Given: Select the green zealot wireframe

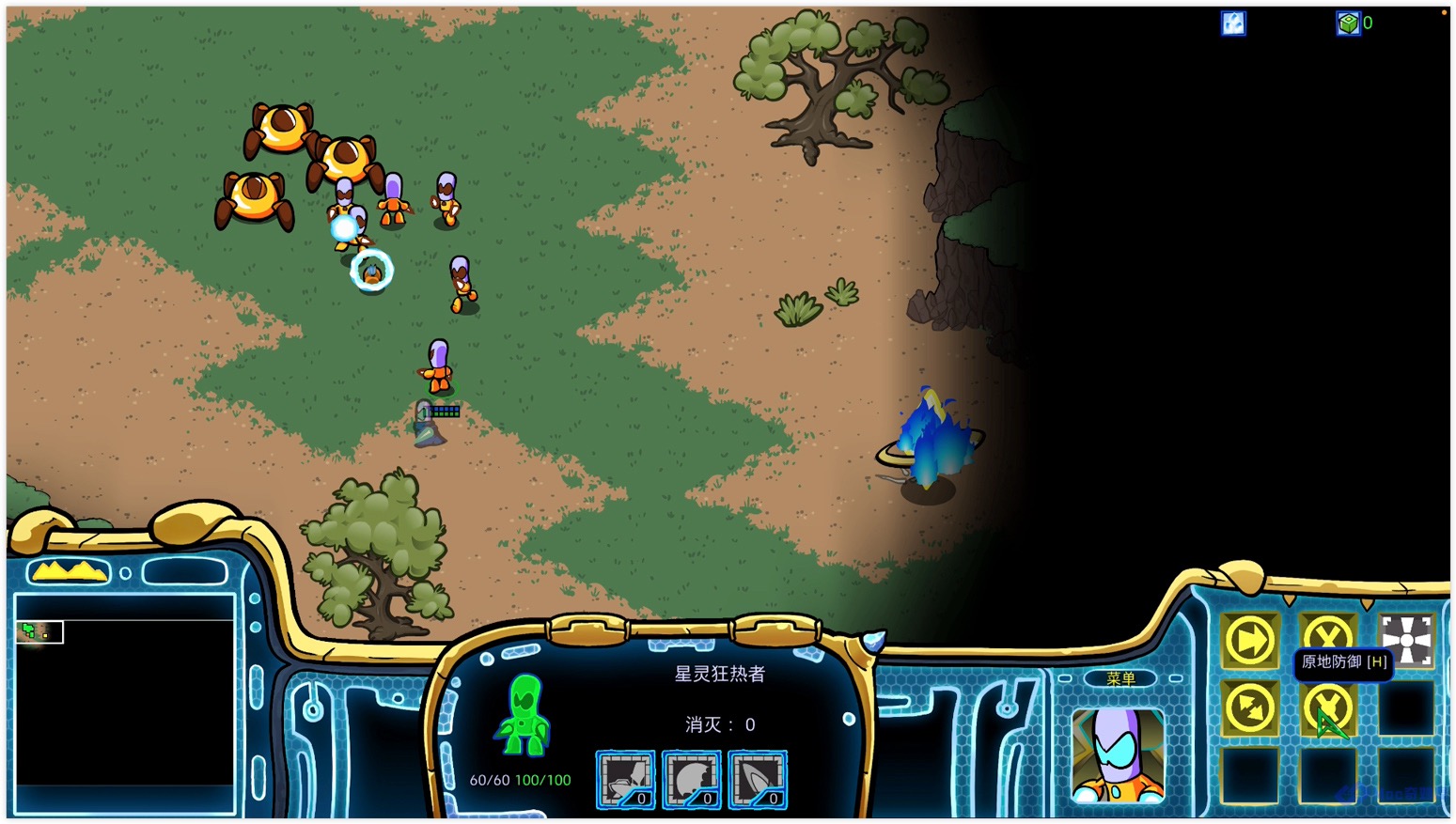Looking at the screenshot, I should click(523, 716).
